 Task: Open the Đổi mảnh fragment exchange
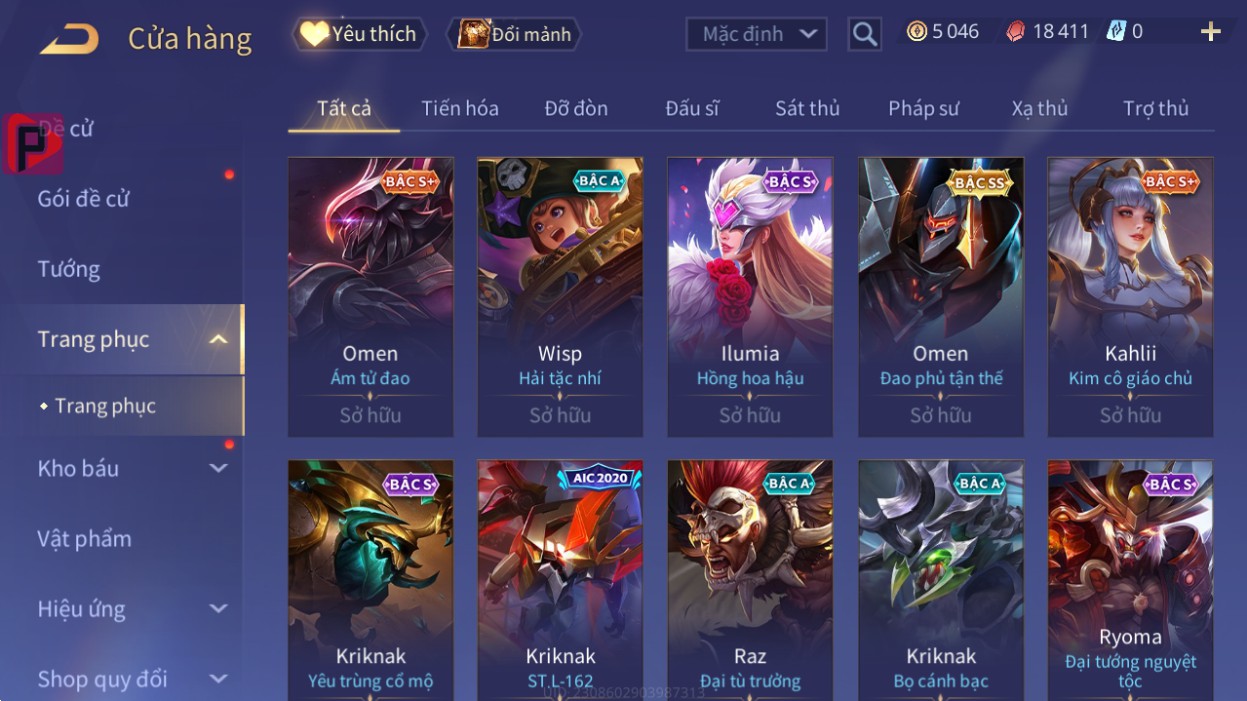click(x=516, y=34)
